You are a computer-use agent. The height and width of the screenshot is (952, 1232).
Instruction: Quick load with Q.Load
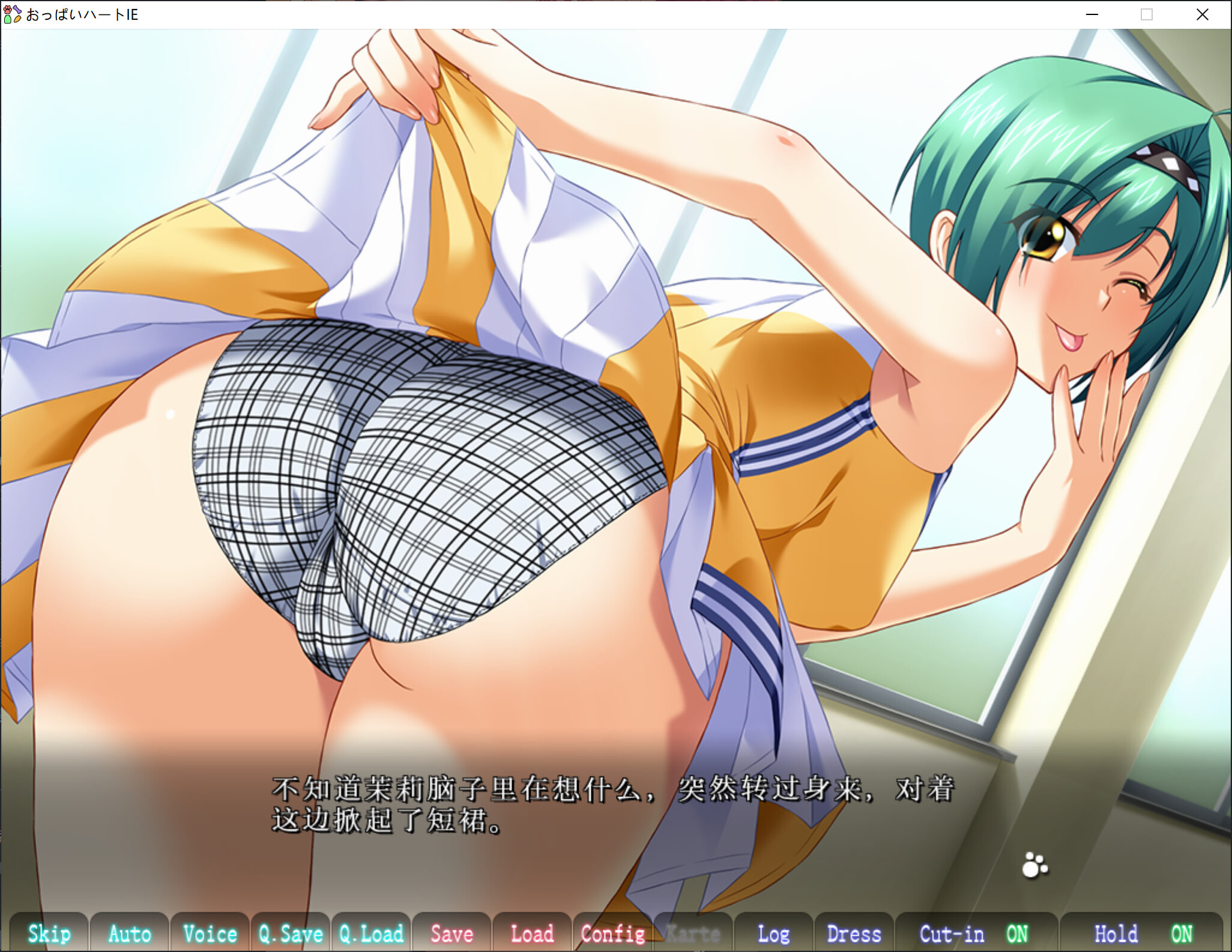371,933
